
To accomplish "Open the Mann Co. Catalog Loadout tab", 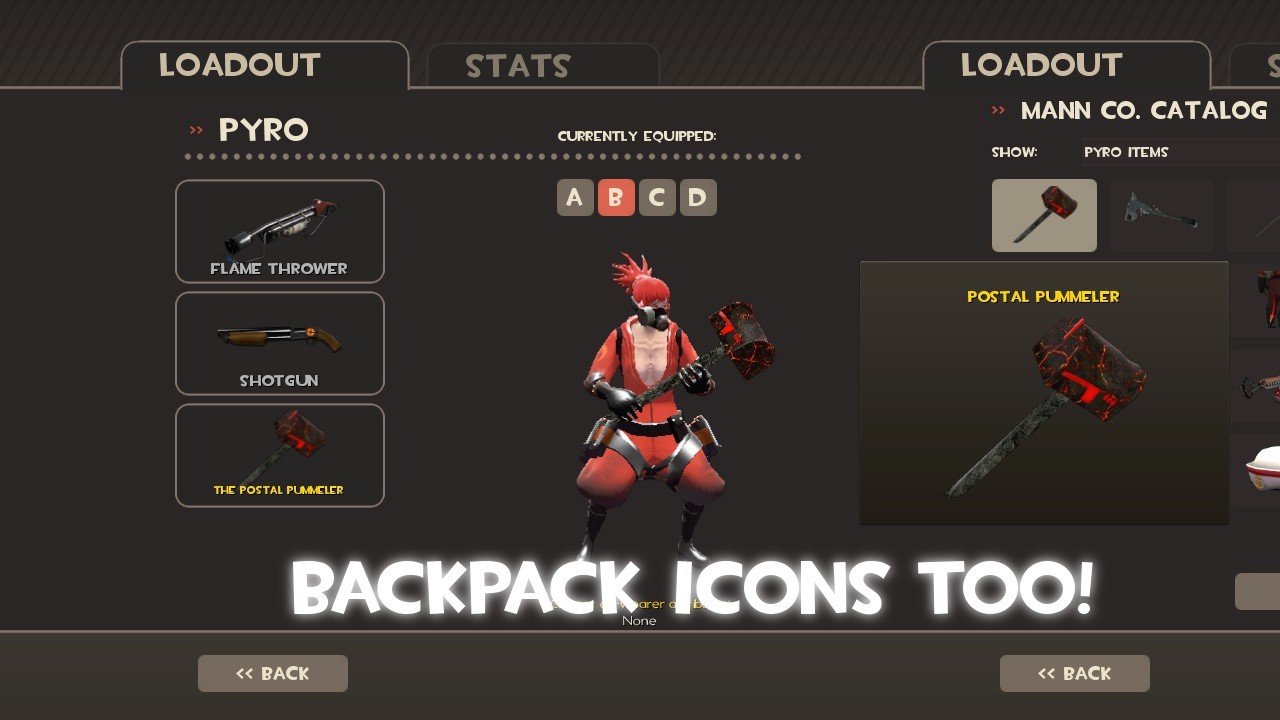I will pos(1041,66).
